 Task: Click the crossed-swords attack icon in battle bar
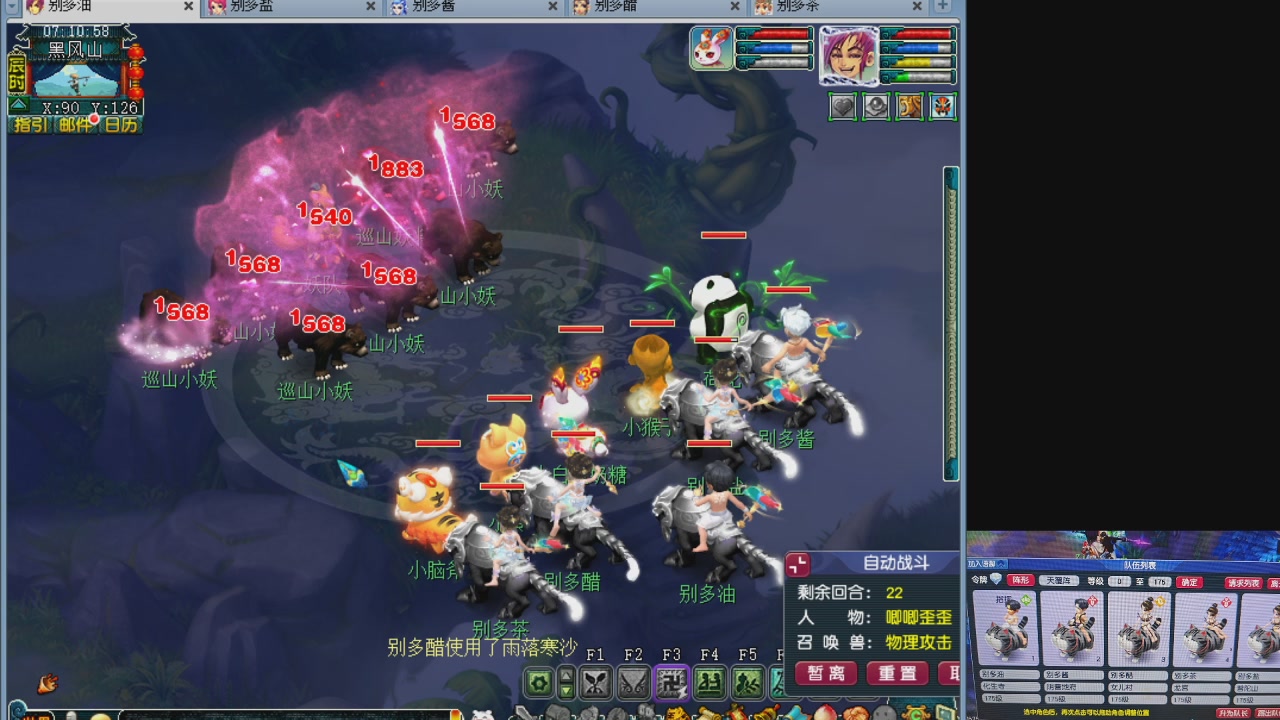(x=594, y=682)
